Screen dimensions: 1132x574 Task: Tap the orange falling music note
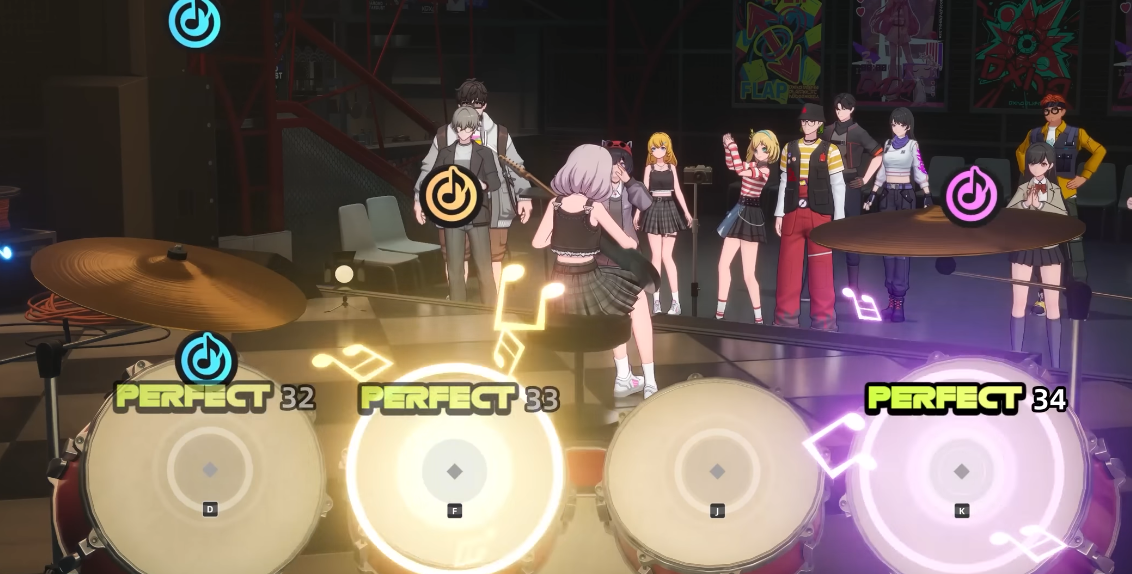pos(451,193)
